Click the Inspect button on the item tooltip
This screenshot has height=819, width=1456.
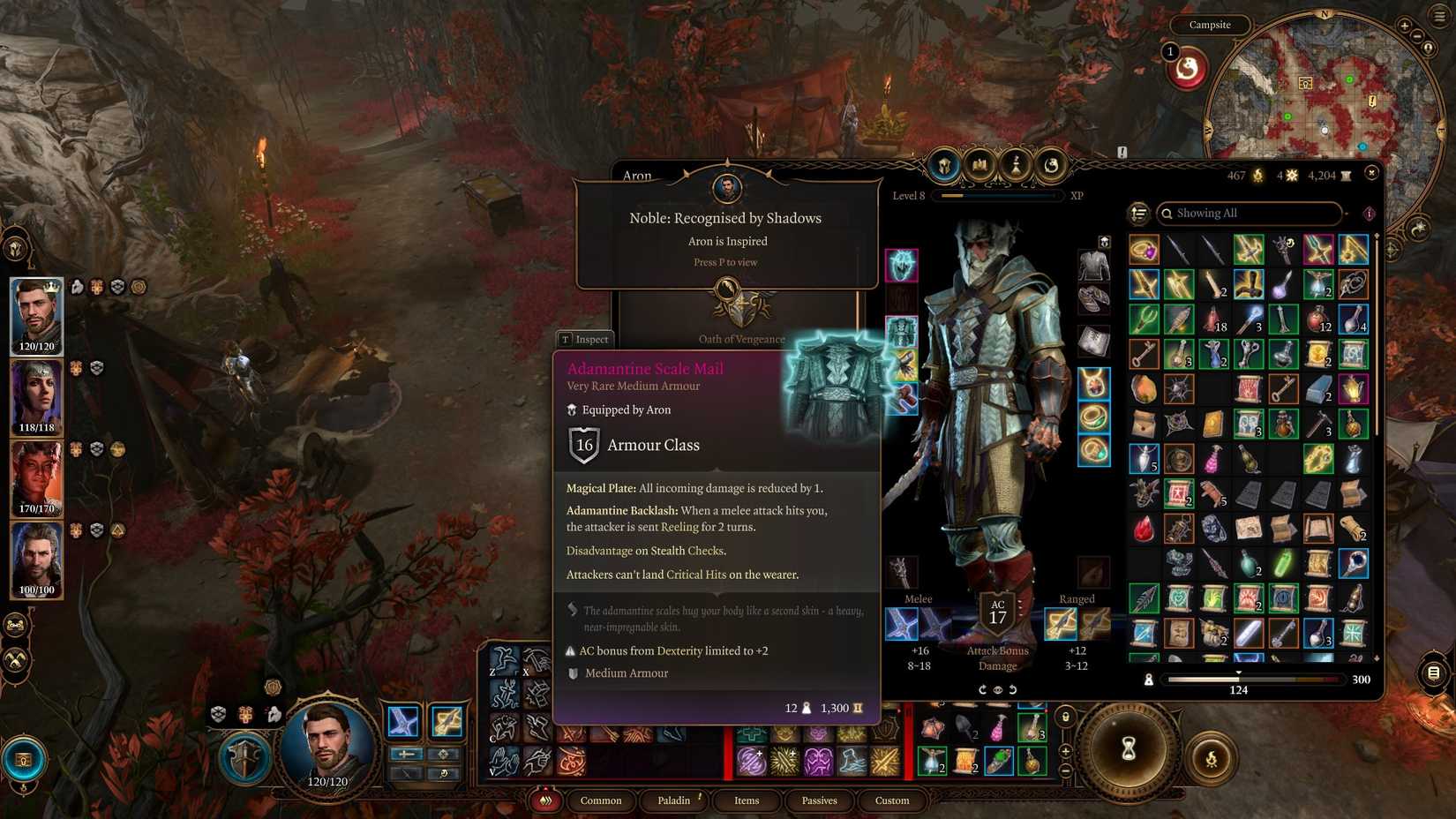pos(584,339)
